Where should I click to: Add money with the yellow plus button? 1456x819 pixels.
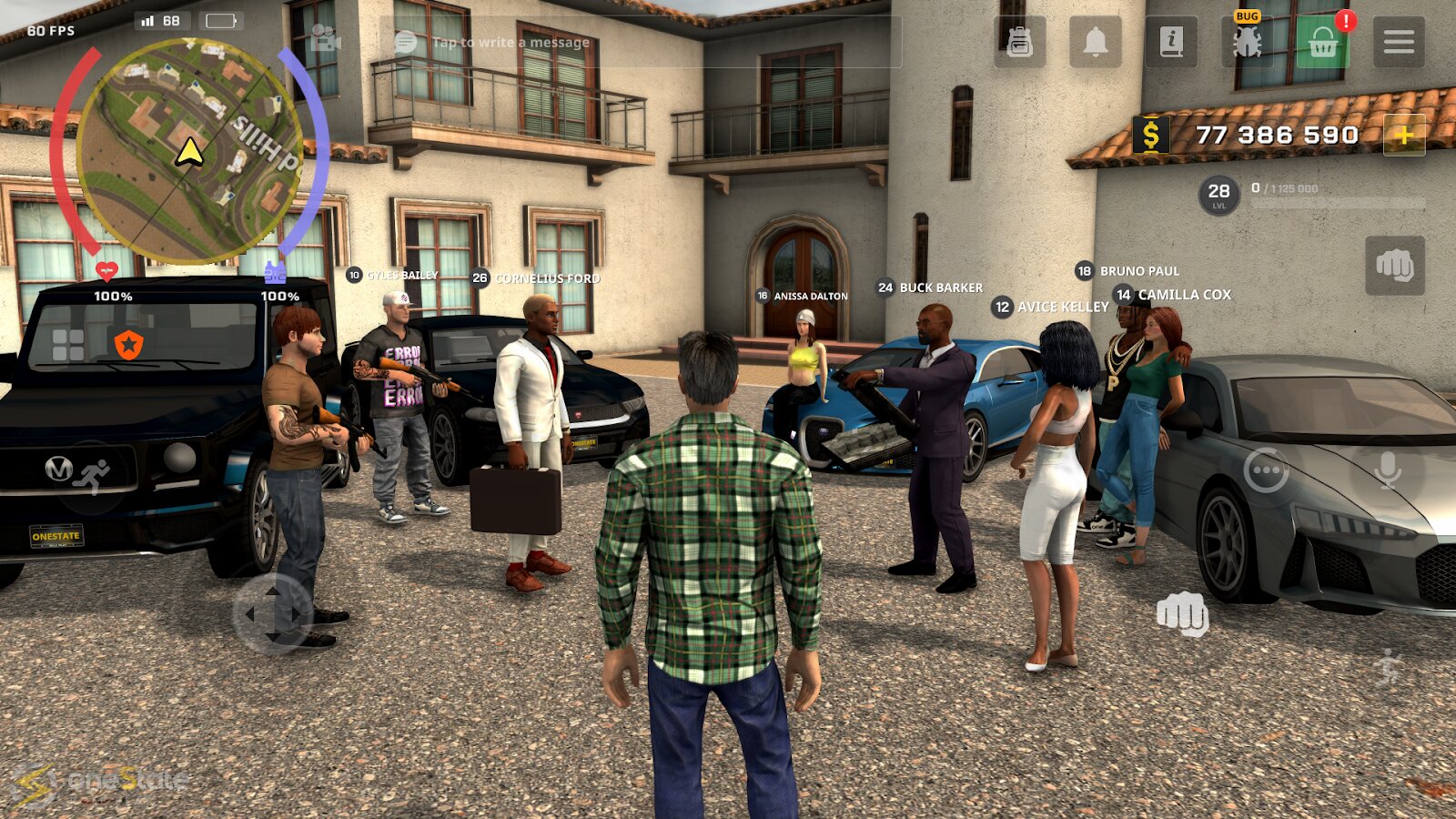(1404, 136)
